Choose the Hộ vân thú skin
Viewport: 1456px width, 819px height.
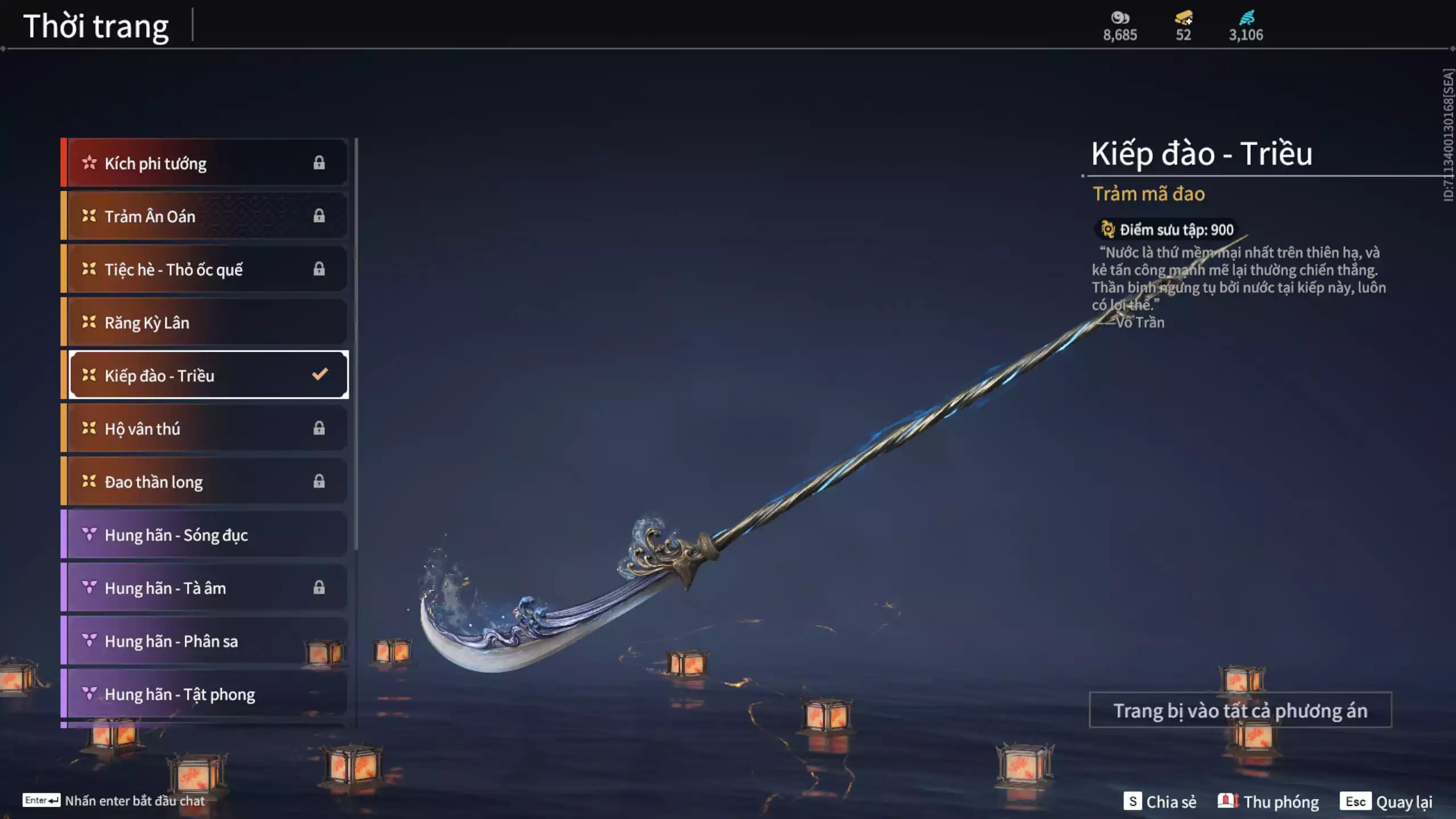(x=205, y=428)
